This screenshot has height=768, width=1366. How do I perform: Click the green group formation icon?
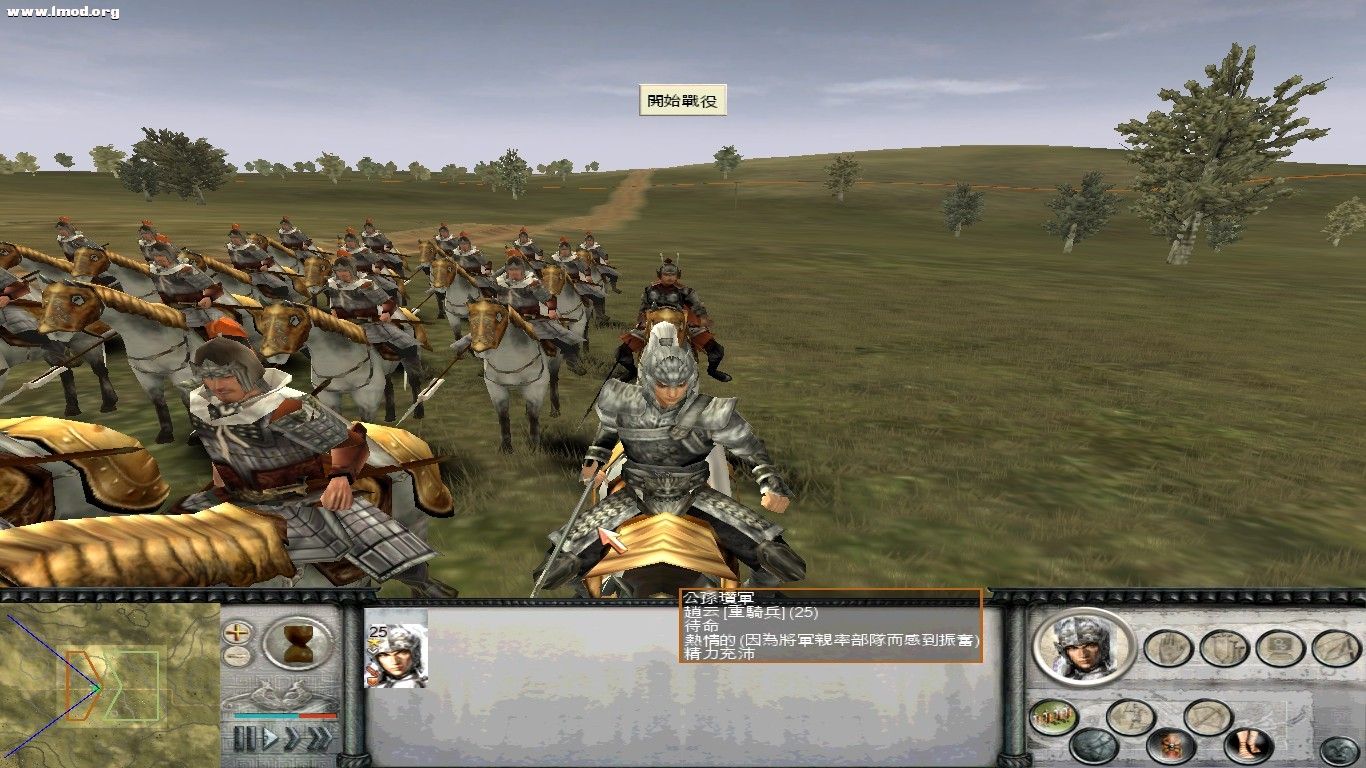[1051, 715]
